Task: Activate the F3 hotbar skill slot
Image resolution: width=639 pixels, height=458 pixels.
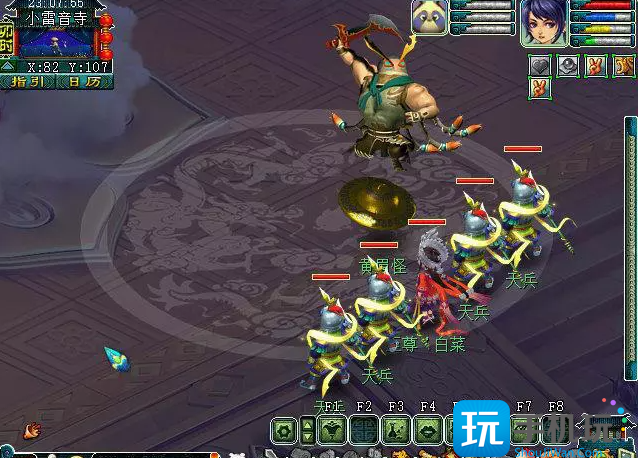Action: (396, 431)
